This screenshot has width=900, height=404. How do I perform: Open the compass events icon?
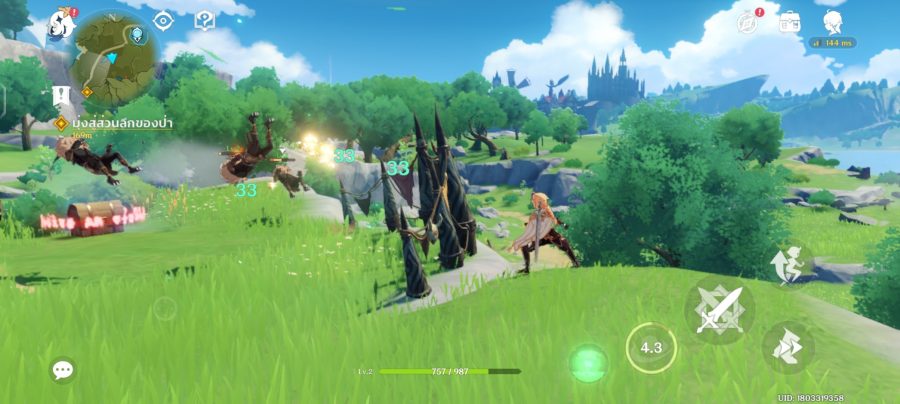(x=747, y=21)
